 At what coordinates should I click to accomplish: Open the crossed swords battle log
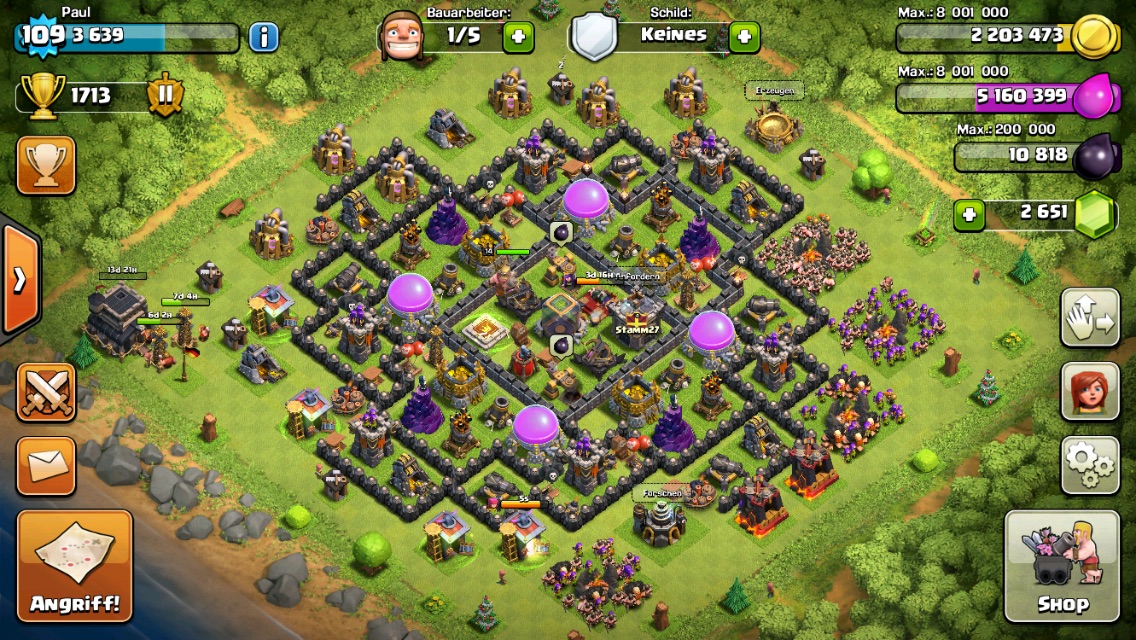click(46, 391)
